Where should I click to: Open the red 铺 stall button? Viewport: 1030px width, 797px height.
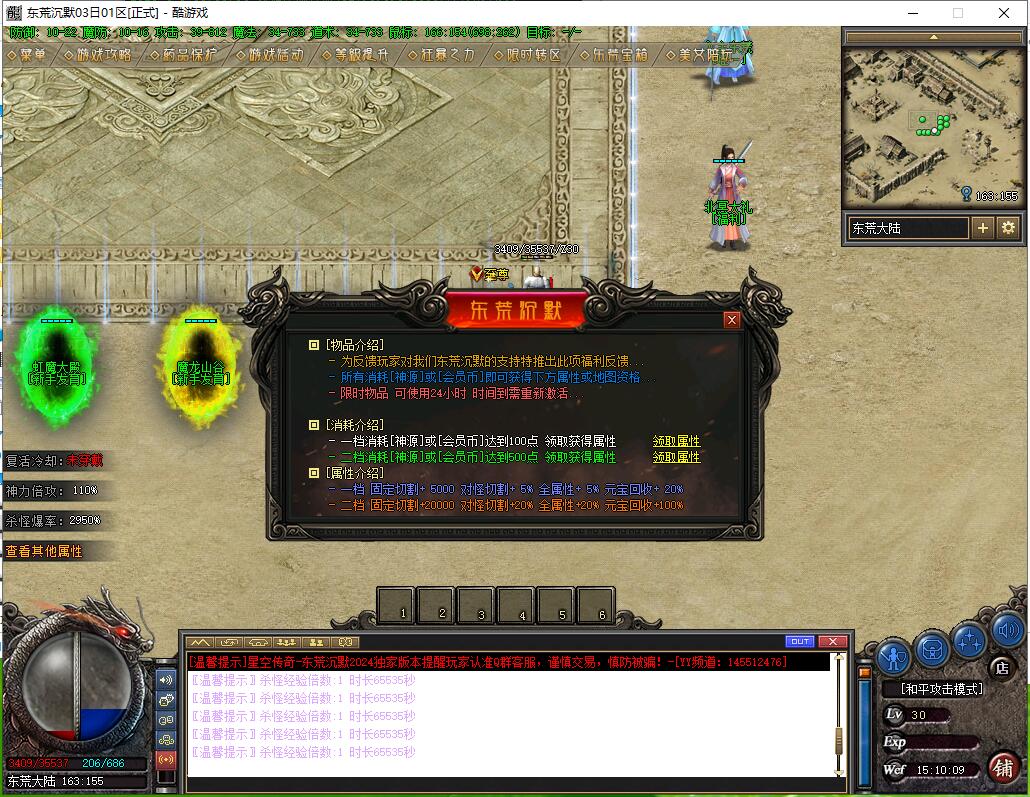[1003, 767]
